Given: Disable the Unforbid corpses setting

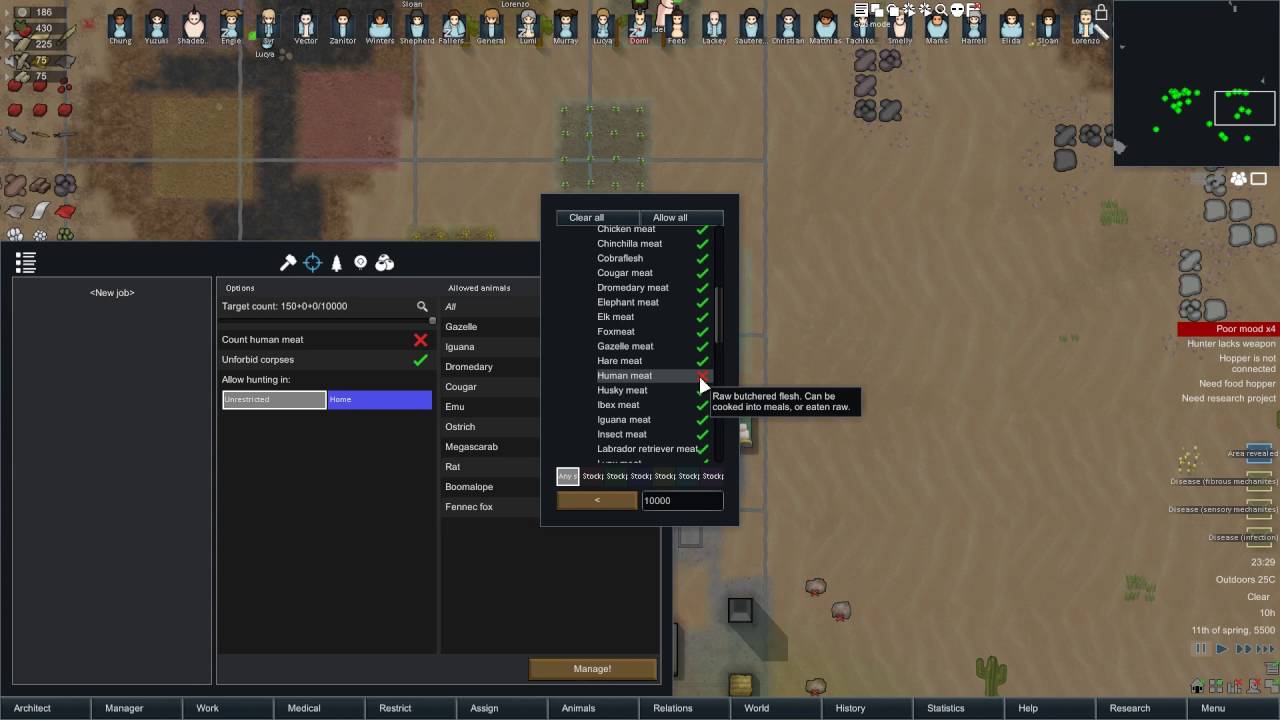Looking at the screenshot, I should point(420,359).
